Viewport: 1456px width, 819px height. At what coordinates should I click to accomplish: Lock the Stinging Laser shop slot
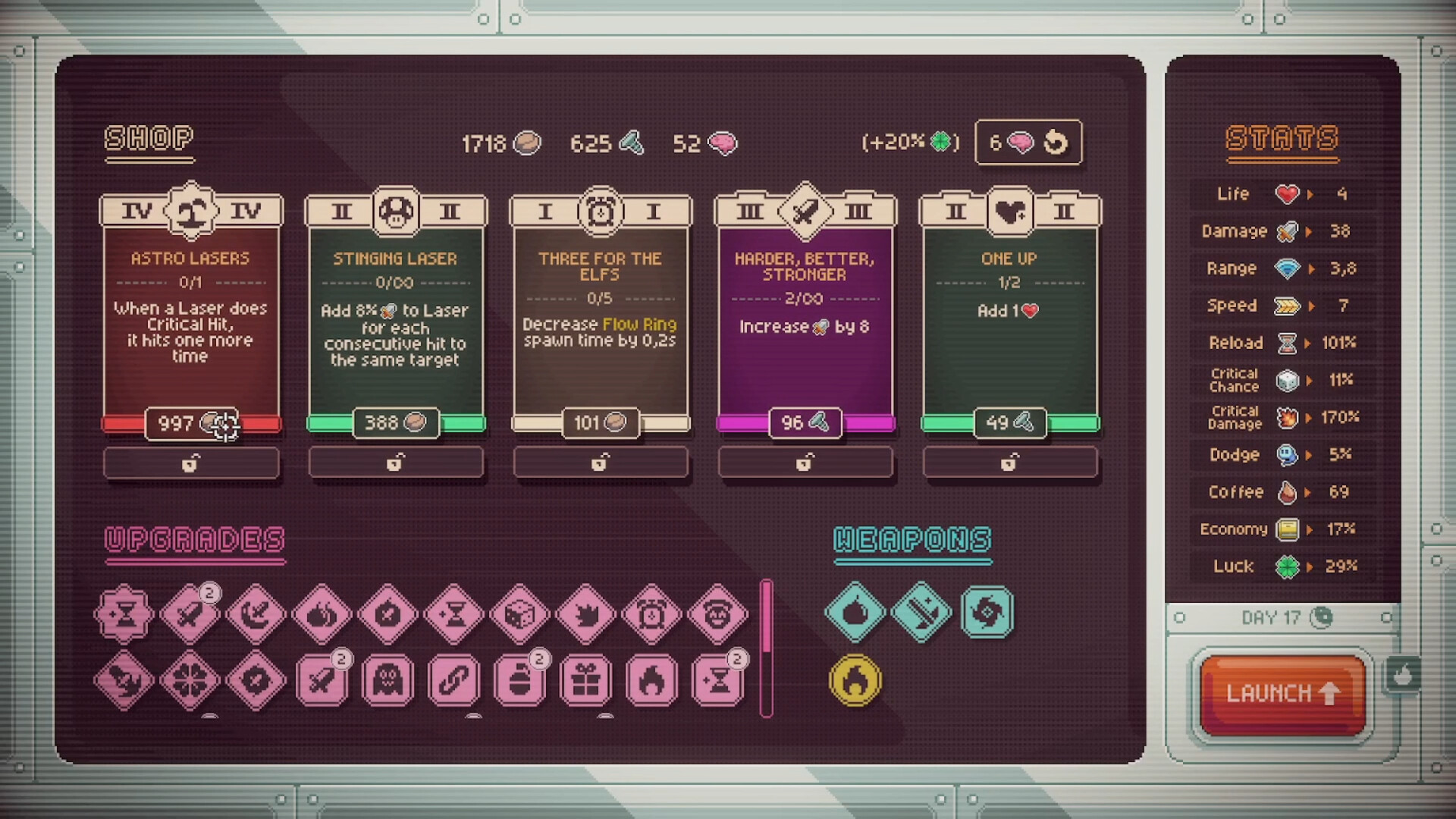[x=395, y=463]
